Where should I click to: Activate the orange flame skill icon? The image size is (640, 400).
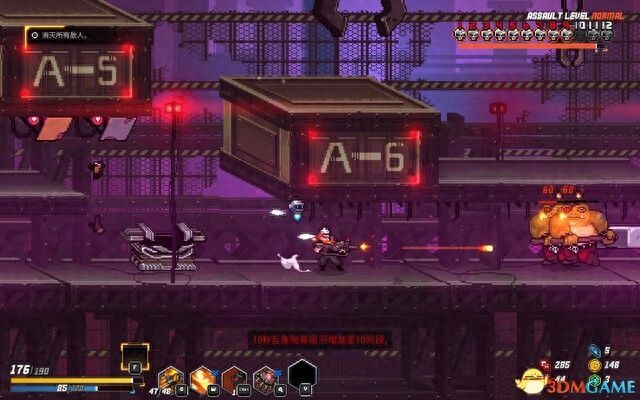(202, 378)
